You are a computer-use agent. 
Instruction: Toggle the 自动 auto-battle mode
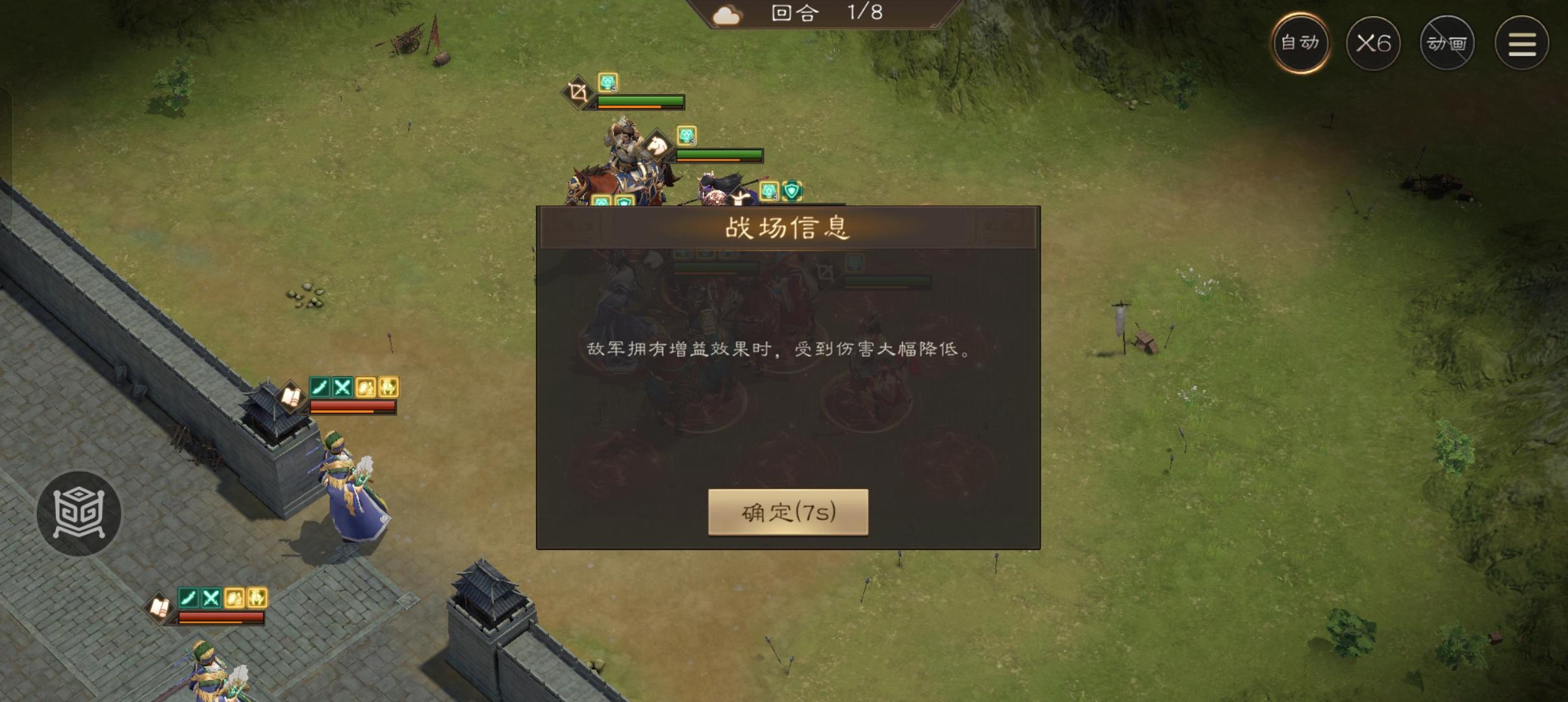1300,42
